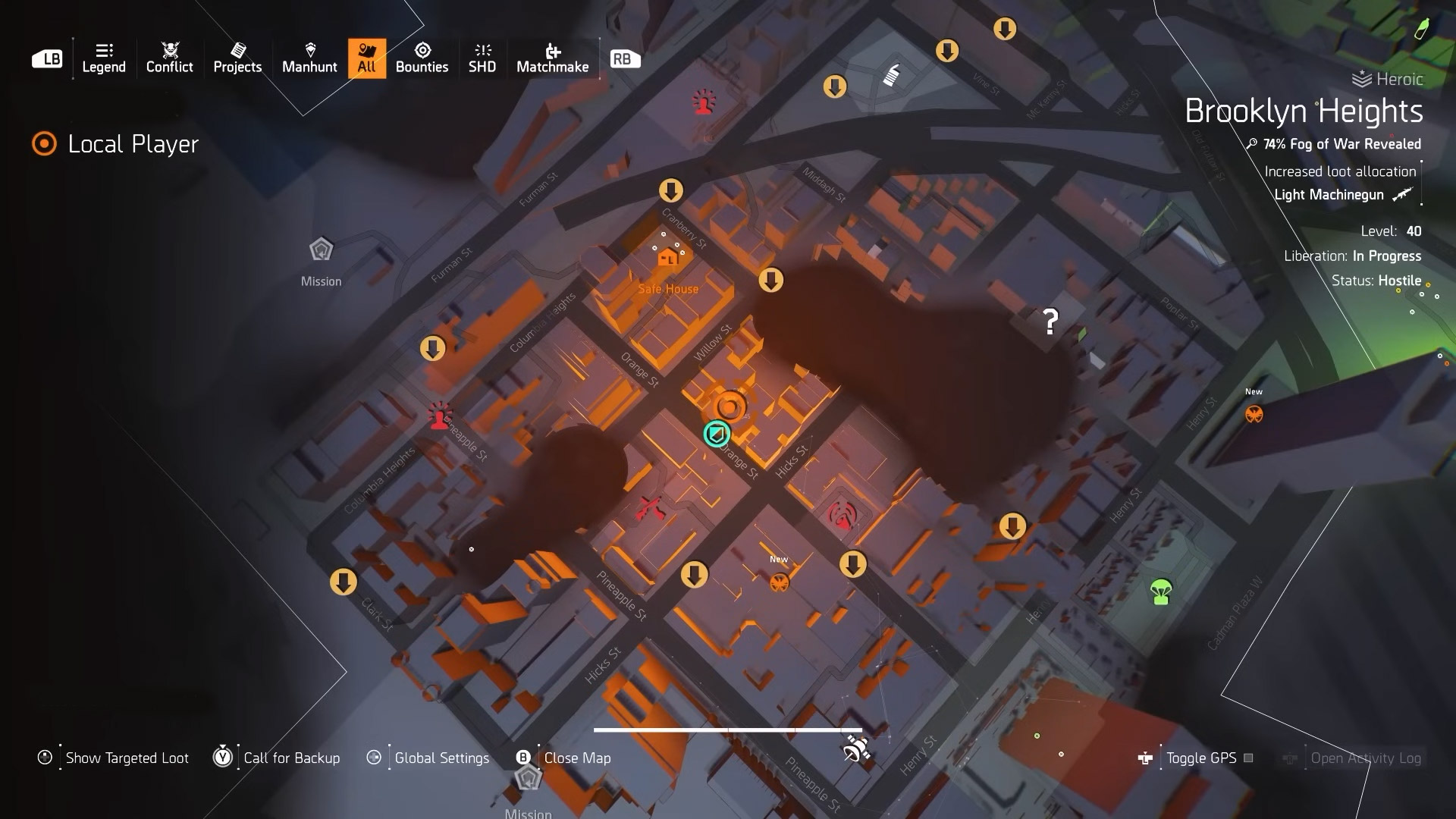Open the SHD tab
Screen dimensions: 1456x819
[x=482, y=58]
